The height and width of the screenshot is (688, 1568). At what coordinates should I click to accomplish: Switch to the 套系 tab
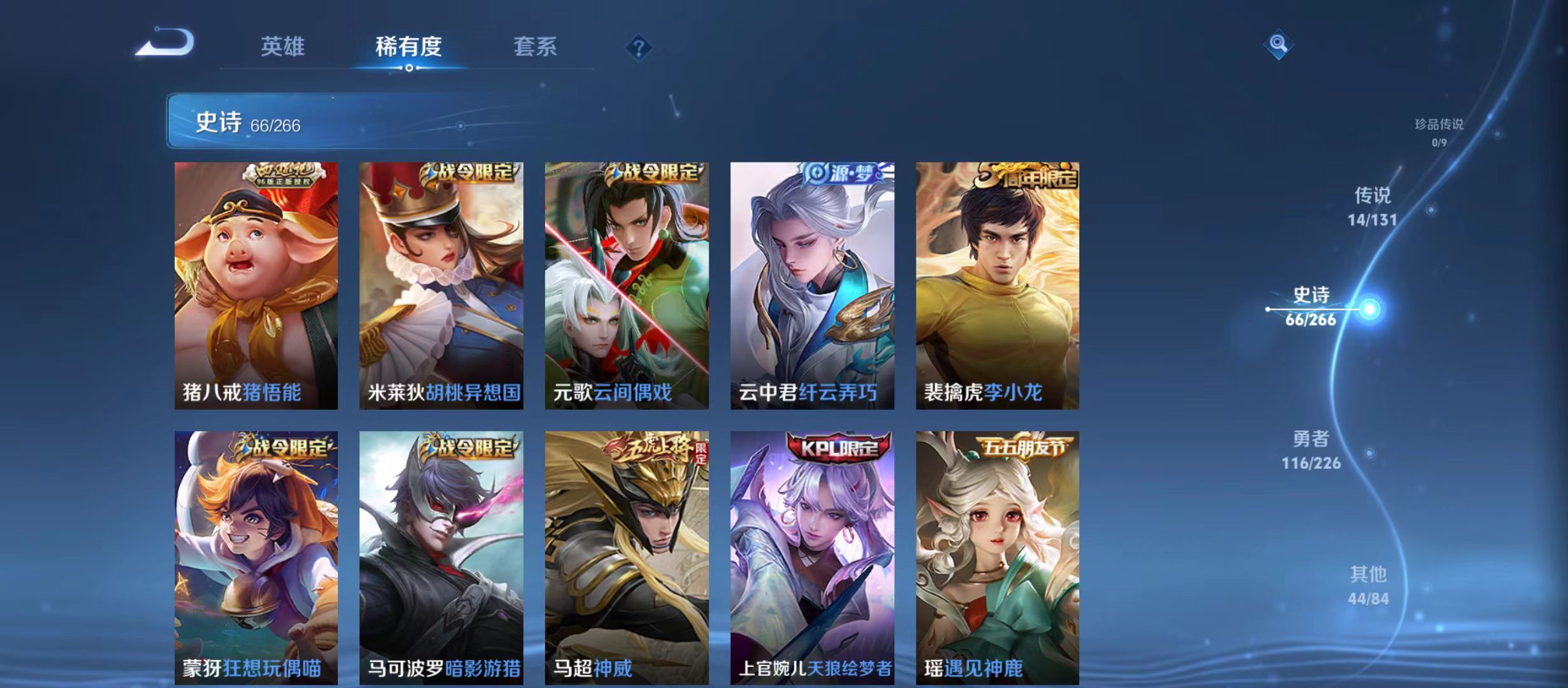(x=537, y=47)
